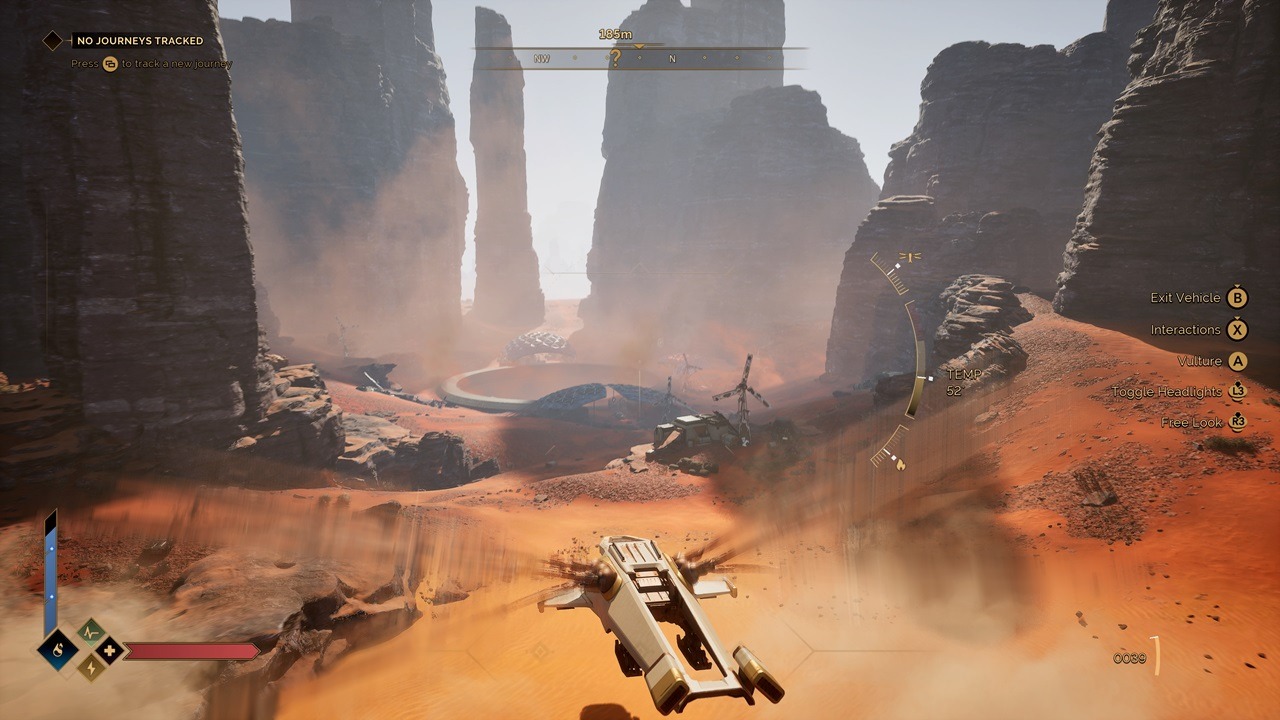Toggle Headlights with the L3 prompt
1280x720 pixels.
pos(1240,392)
